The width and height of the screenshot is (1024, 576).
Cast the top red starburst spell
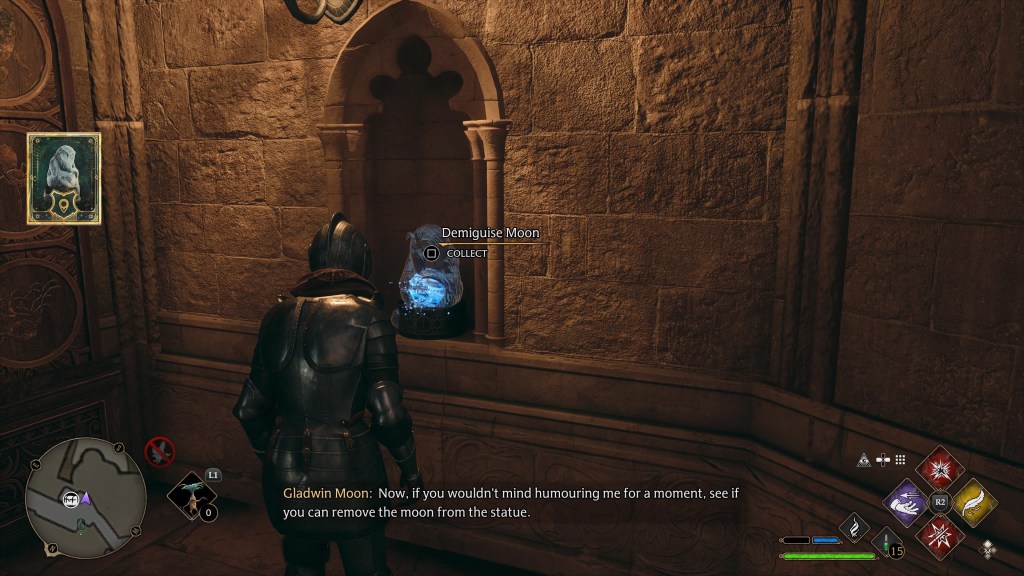939,469
